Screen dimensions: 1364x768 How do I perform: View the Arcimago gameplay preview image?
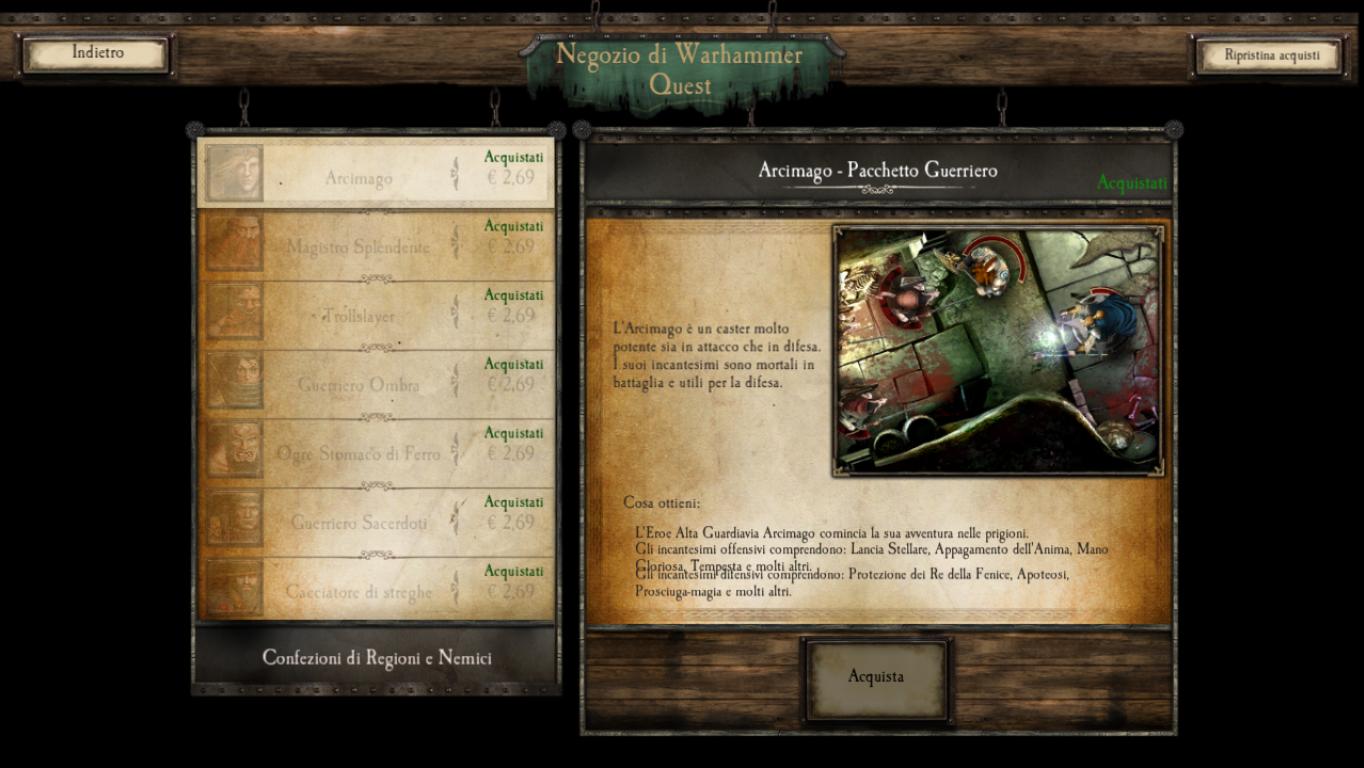[x=997, y=349]
